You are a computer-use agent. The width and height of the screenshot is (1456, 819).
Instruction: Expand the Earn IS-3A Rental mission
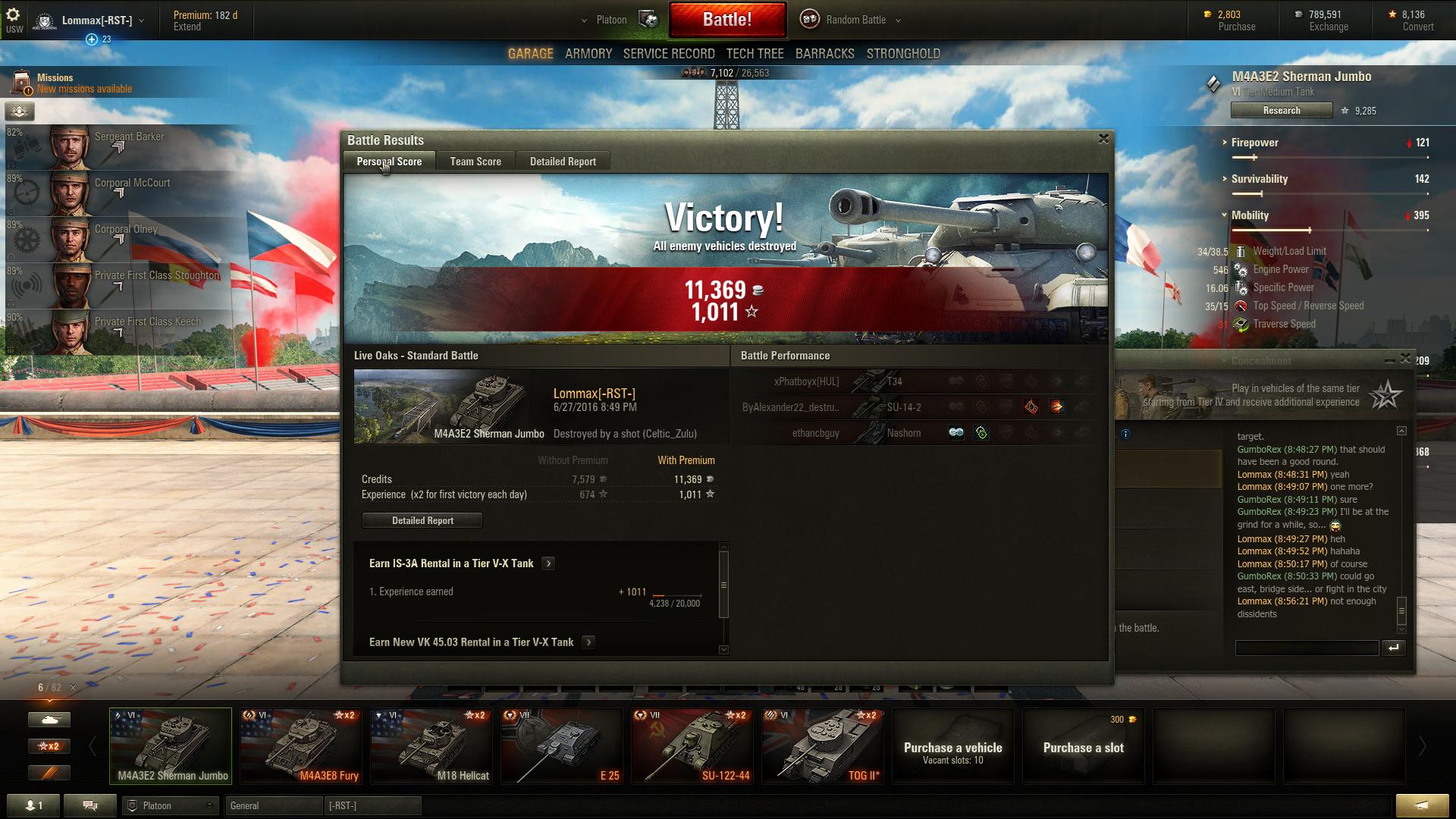[548, 563]
